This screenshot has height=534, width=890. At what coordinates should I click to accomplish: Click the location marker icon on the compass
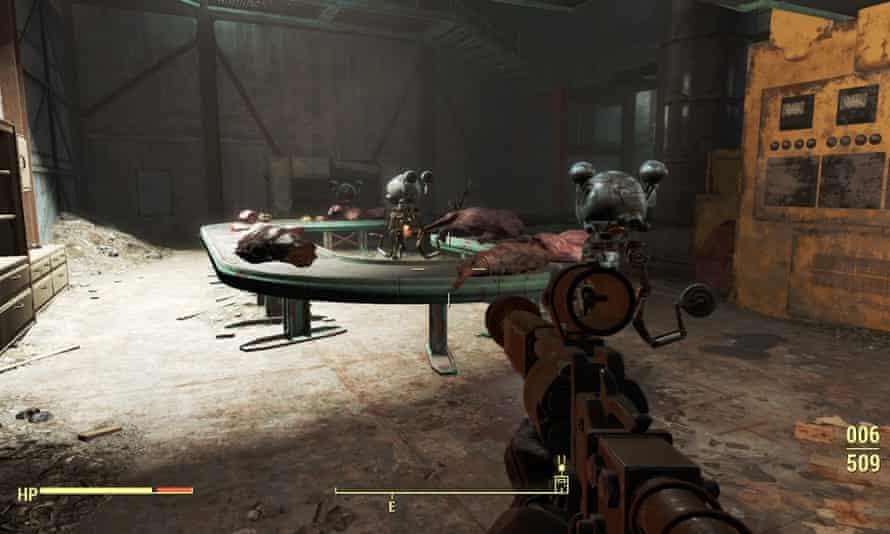pos(561,483)
